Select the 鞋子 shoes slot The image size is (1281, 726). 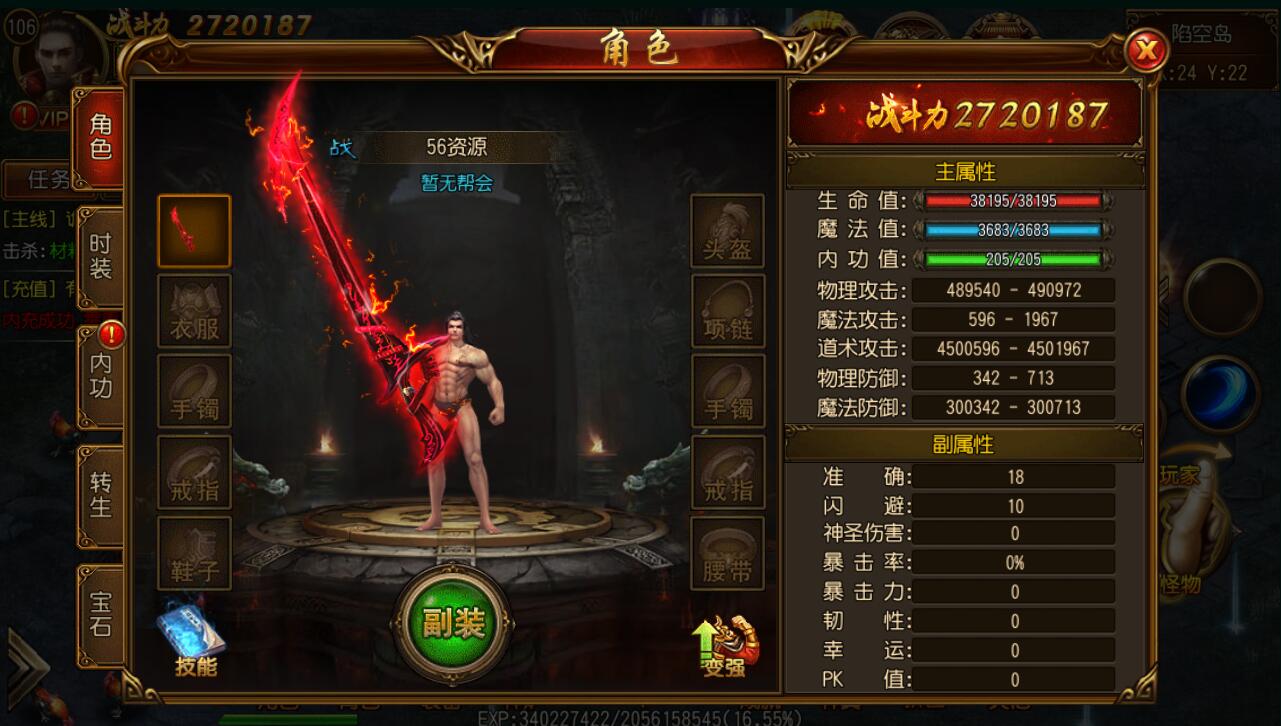194,553
